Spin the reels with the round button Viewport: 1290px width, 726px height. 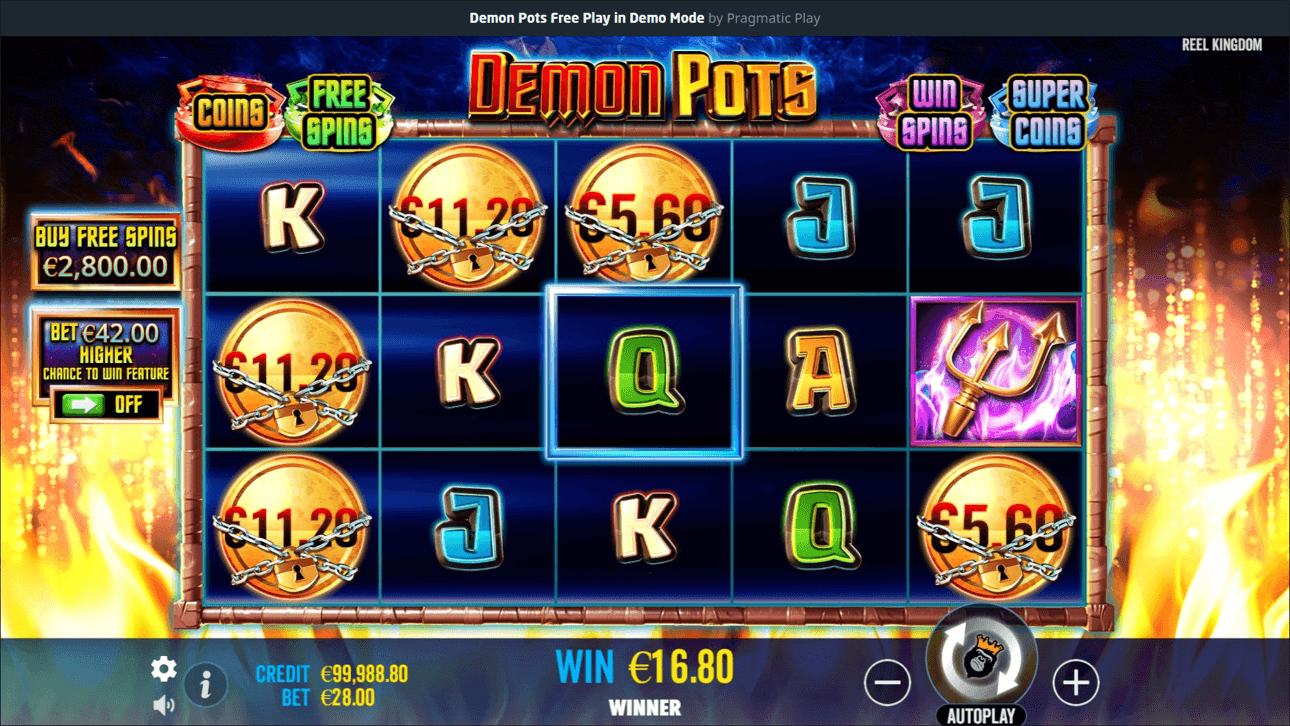[x=981, y=659]
